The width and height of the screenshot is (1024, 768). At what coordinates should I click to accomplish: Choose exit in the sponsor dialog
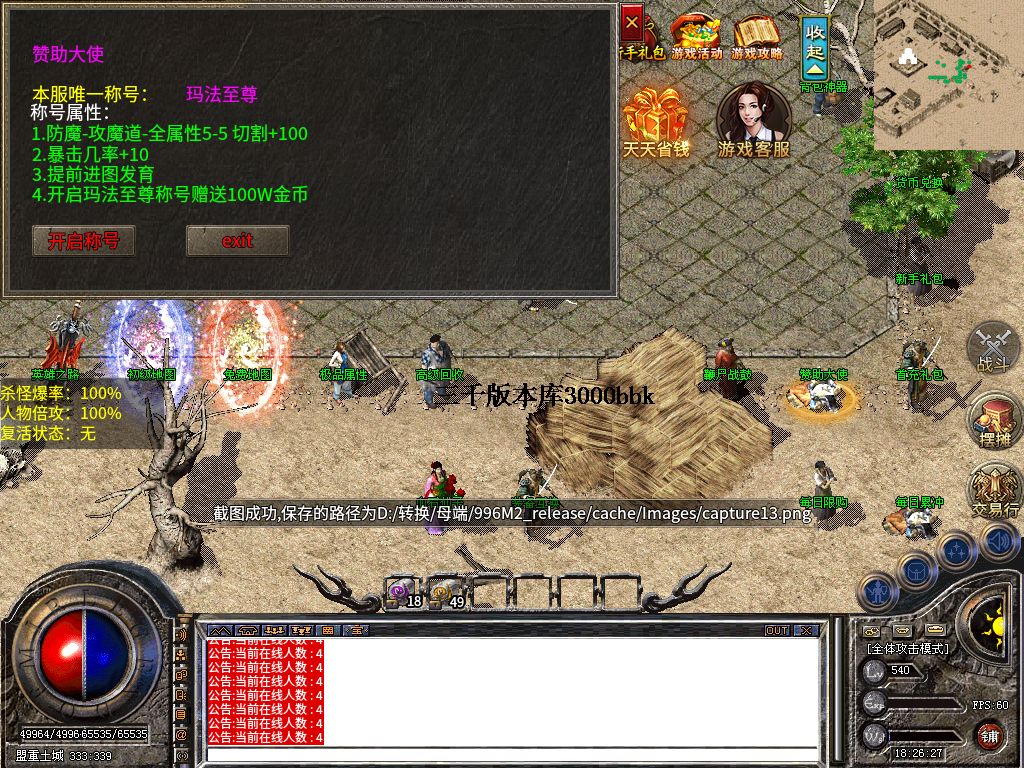click(238, 241)
